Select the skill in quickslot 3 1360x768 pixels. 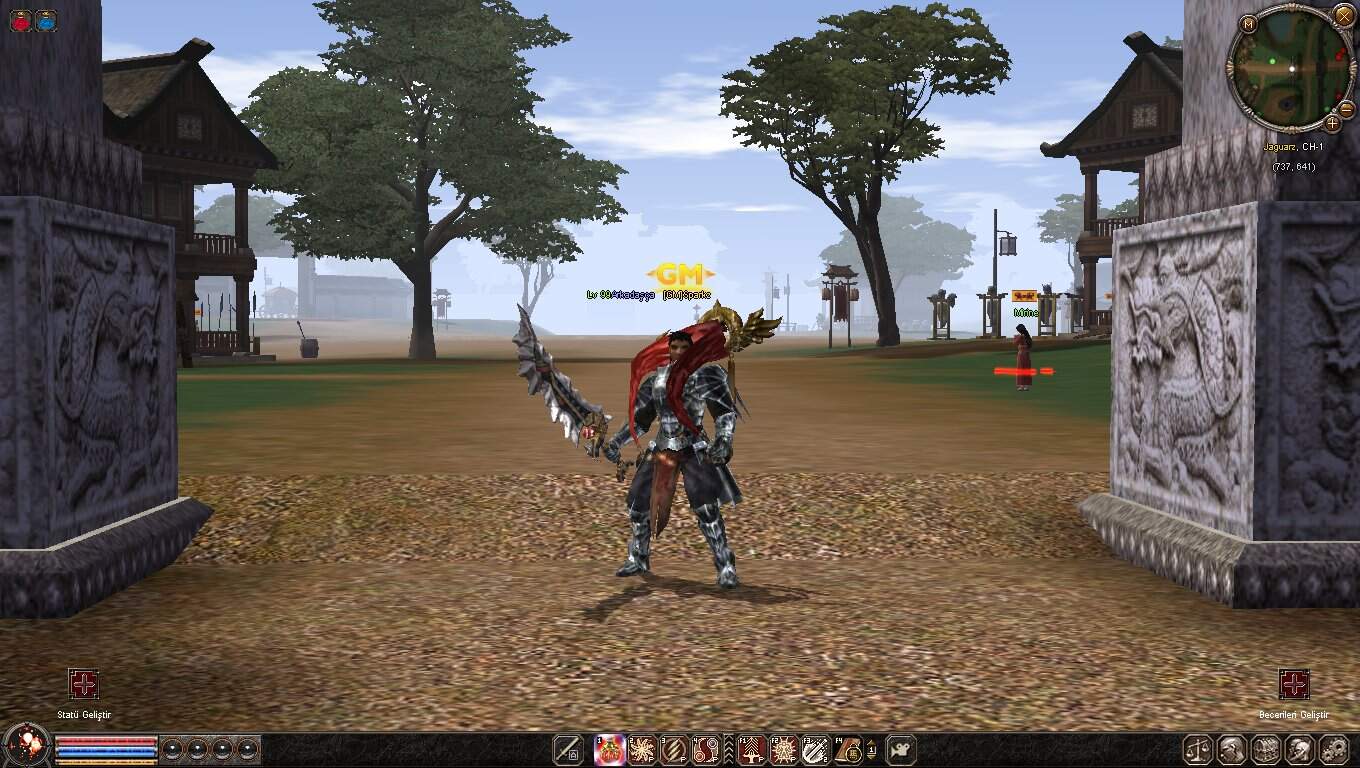pyautogui.click(x=674, y=750)
